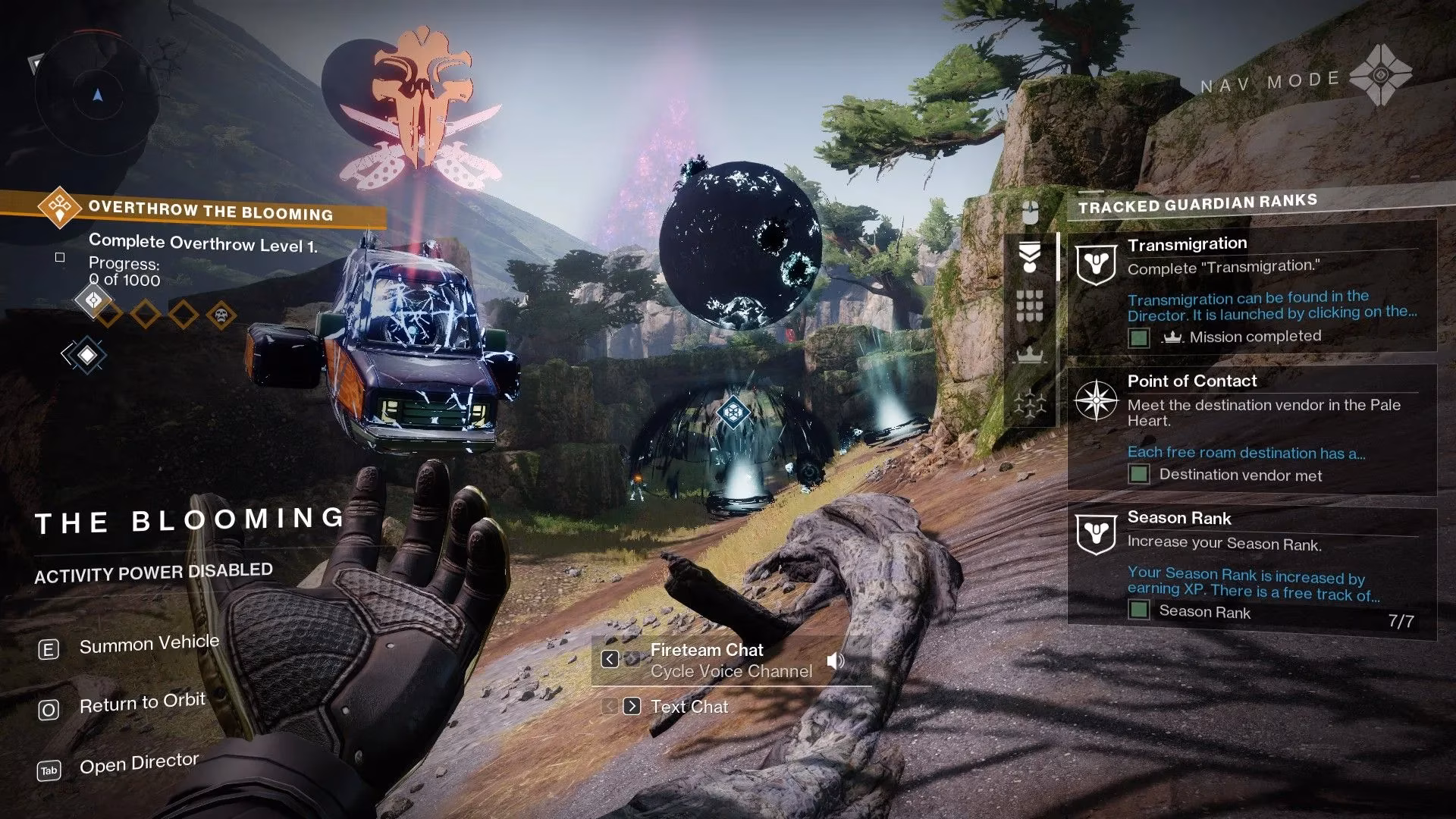Check the empty tracking box beside Overthrow progress
Image resolution: width=1456 pixels, height=819 pixels.
coord(58,259)
